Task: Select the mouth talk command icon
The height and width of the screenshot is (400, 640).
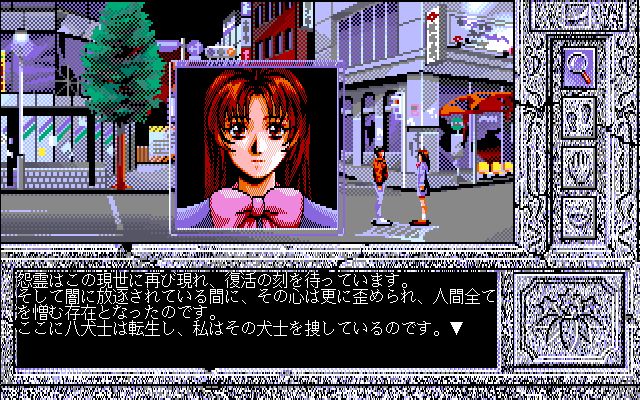Action: pyautogui.click(x=580, y=212)
